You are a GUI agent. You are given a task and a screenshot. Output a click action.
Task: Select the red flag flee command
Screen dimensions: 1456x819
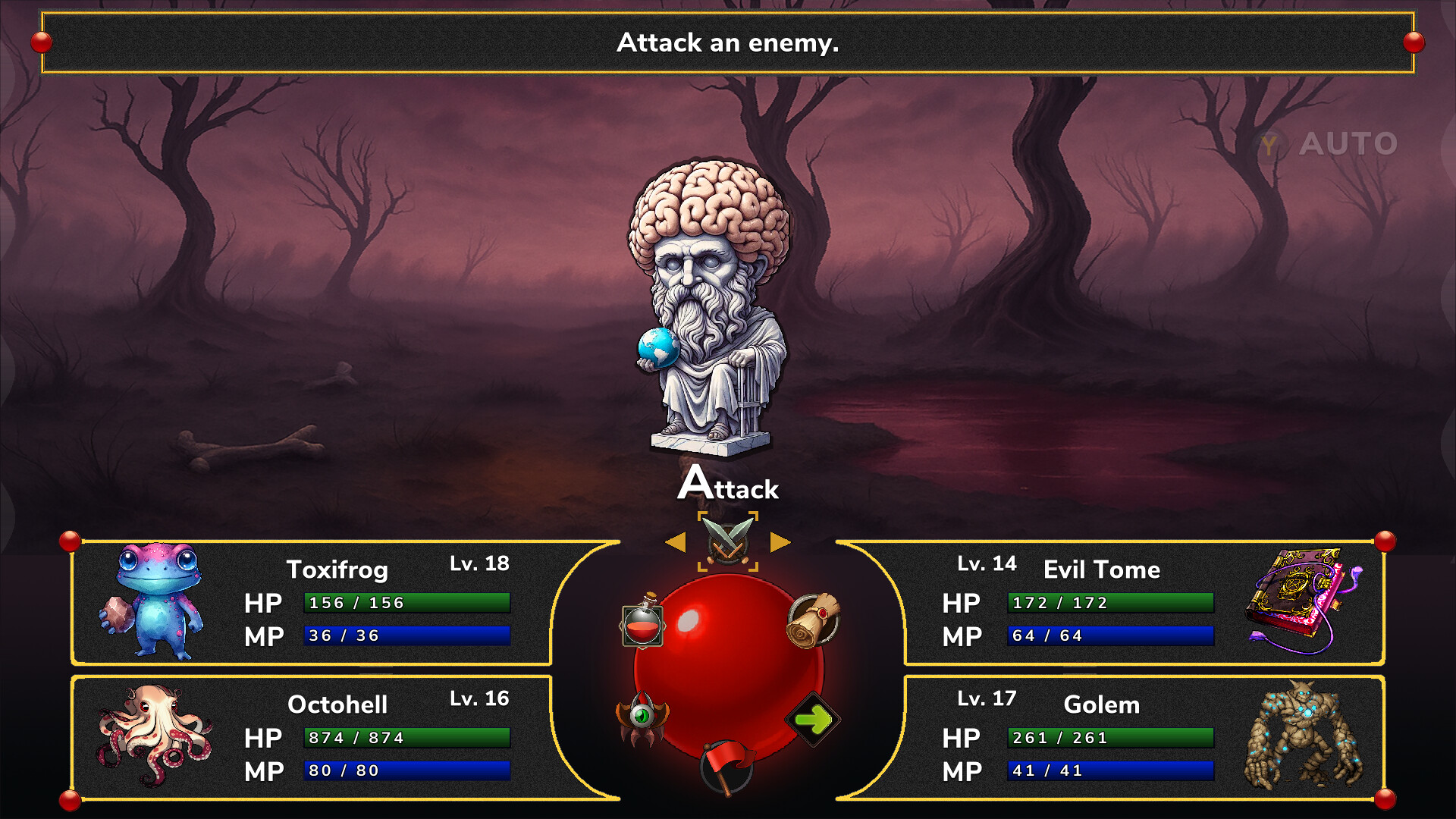(x=726, y=766)
